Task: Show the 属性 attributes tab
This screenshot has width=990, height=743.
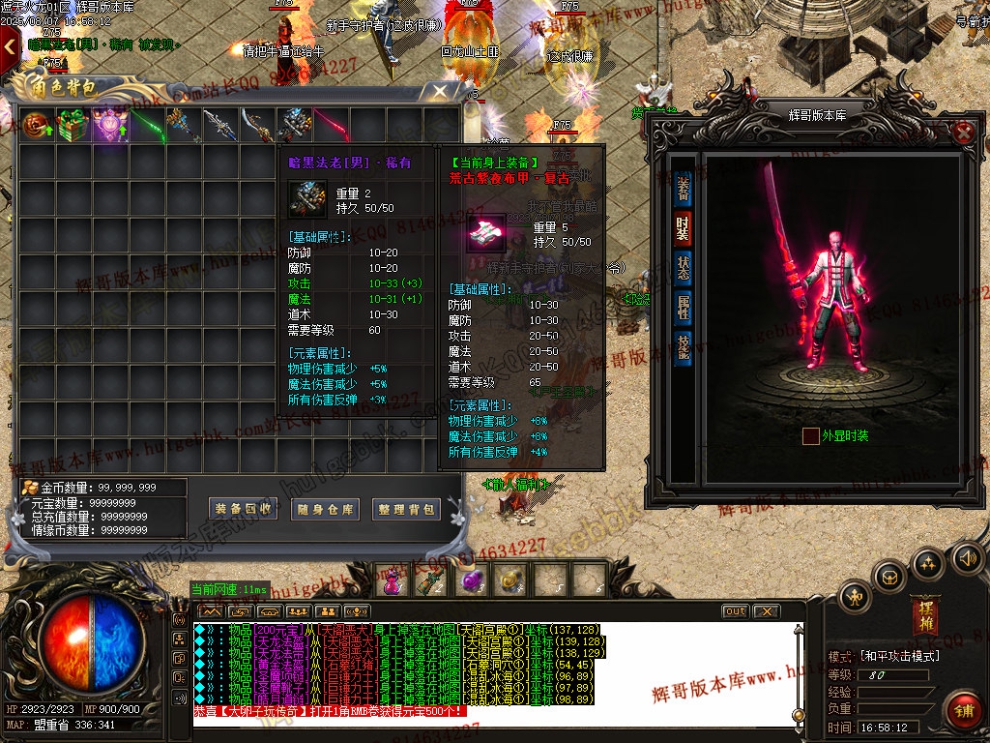Action: [683, 307]
